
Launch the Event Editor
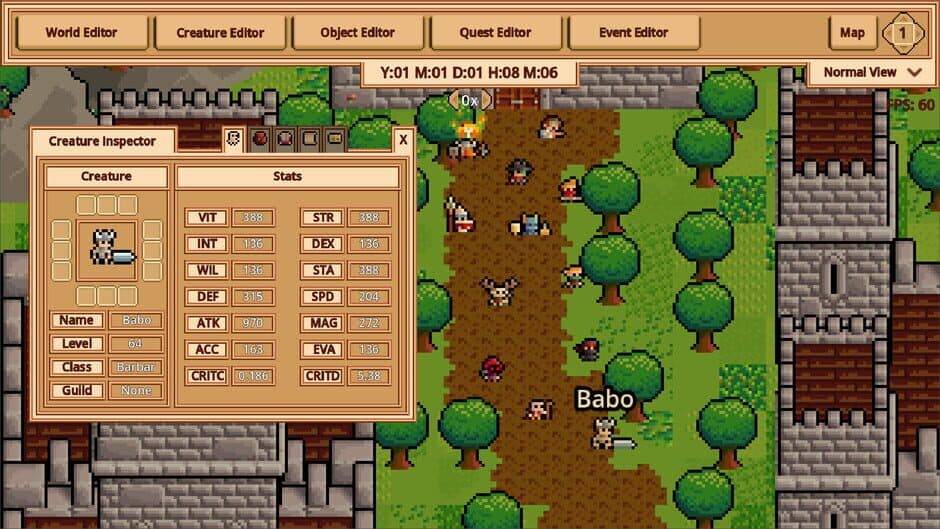click(x=633, y=32)
